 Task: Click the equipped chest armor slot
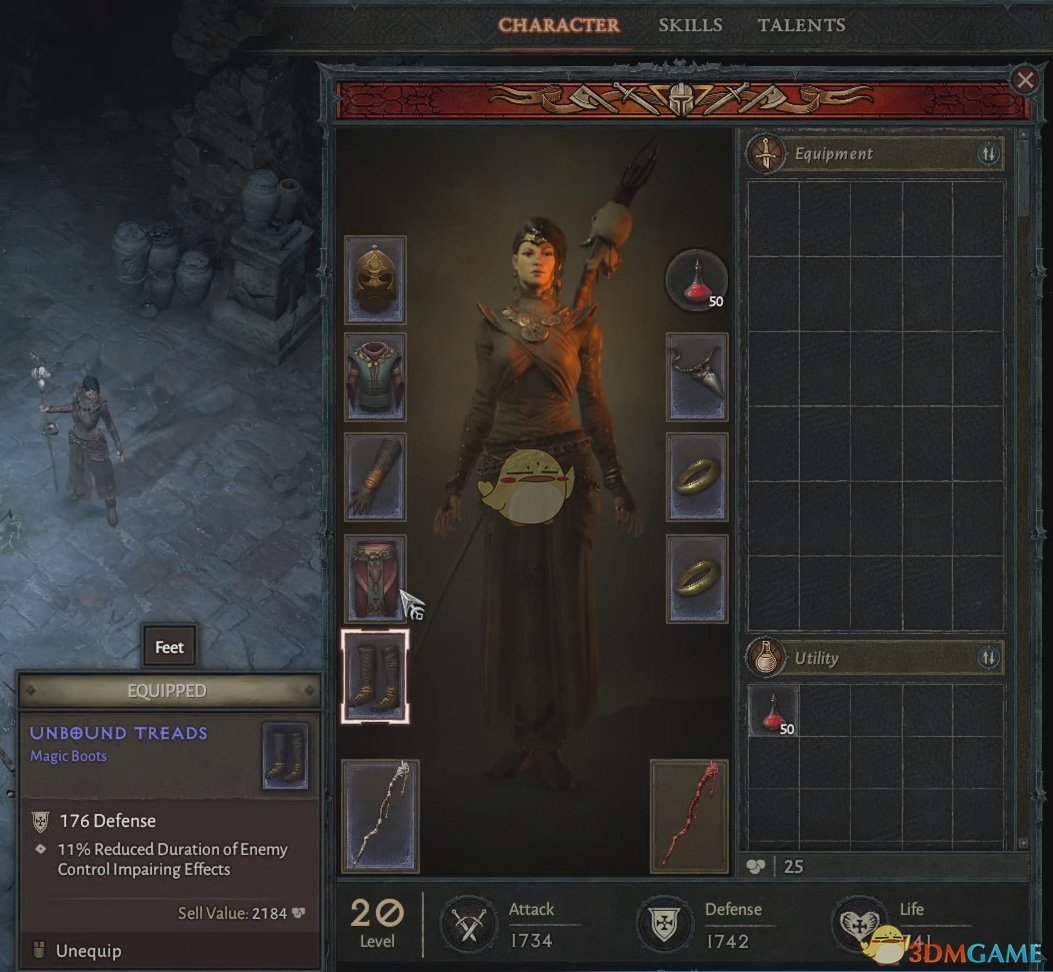[375, 377]
